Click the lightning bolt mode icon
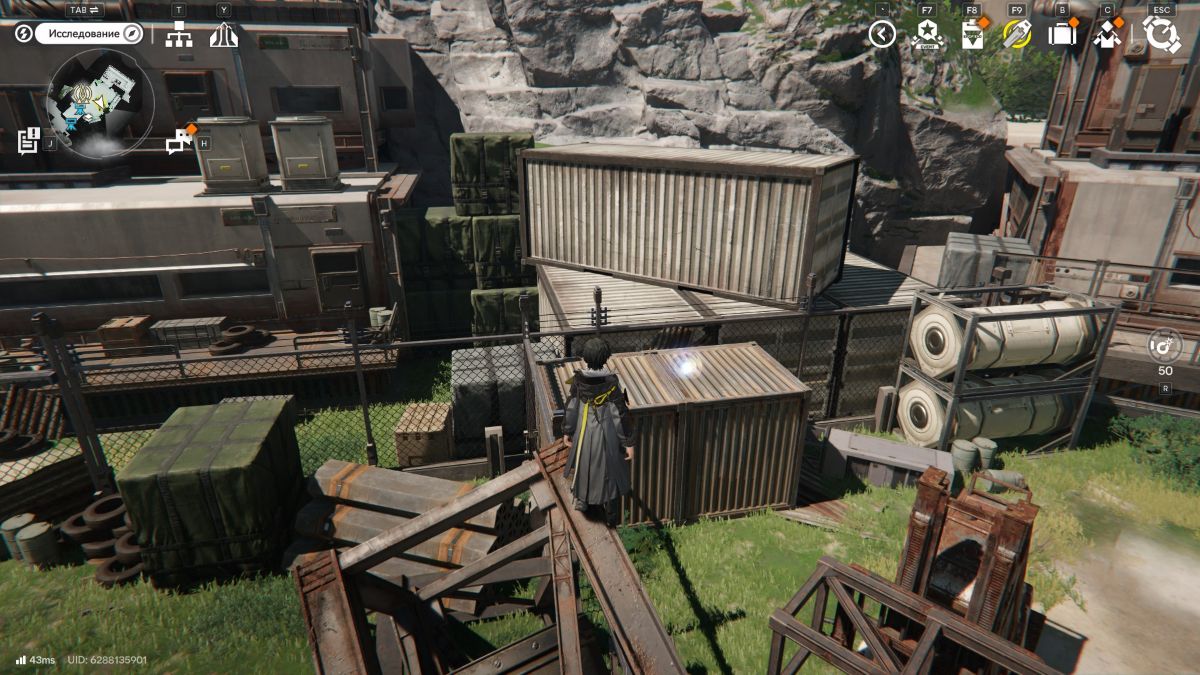Image resolution: width=1200 pixels, height=675 pixels. (24, 34)
